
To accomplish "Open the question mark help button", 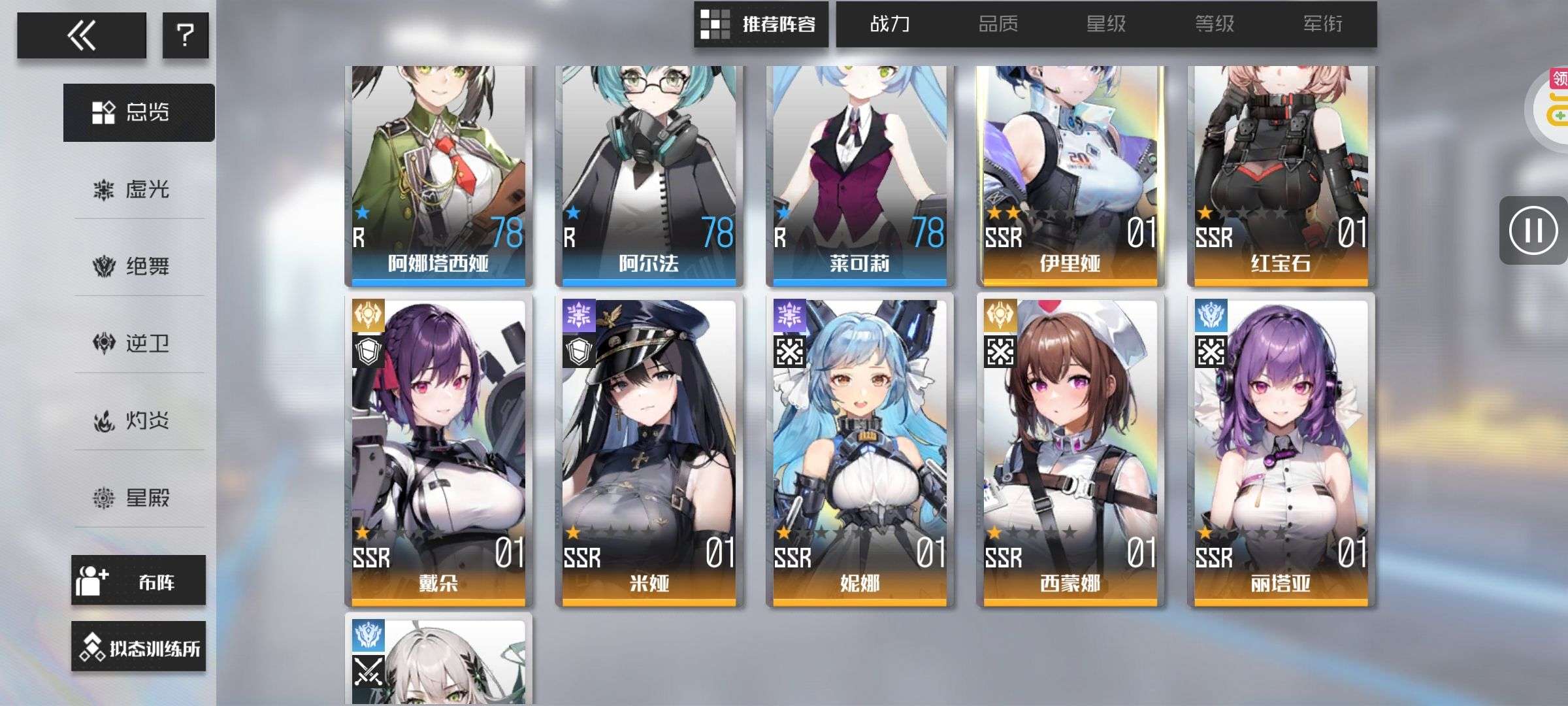I will coord(186,35).
